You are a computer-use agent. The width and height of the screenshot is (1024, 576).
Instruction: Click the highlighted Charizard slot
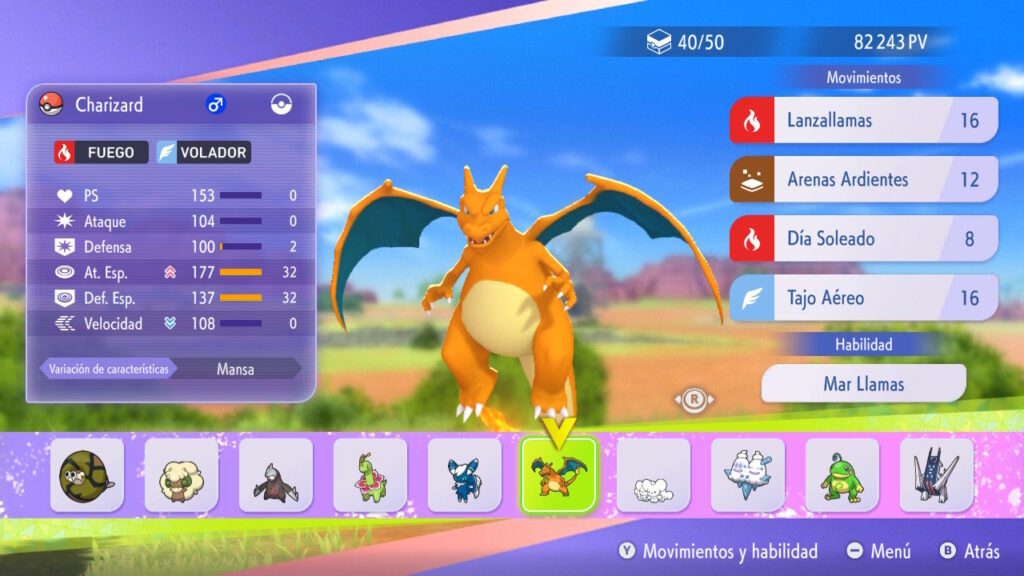click(558, 476)
